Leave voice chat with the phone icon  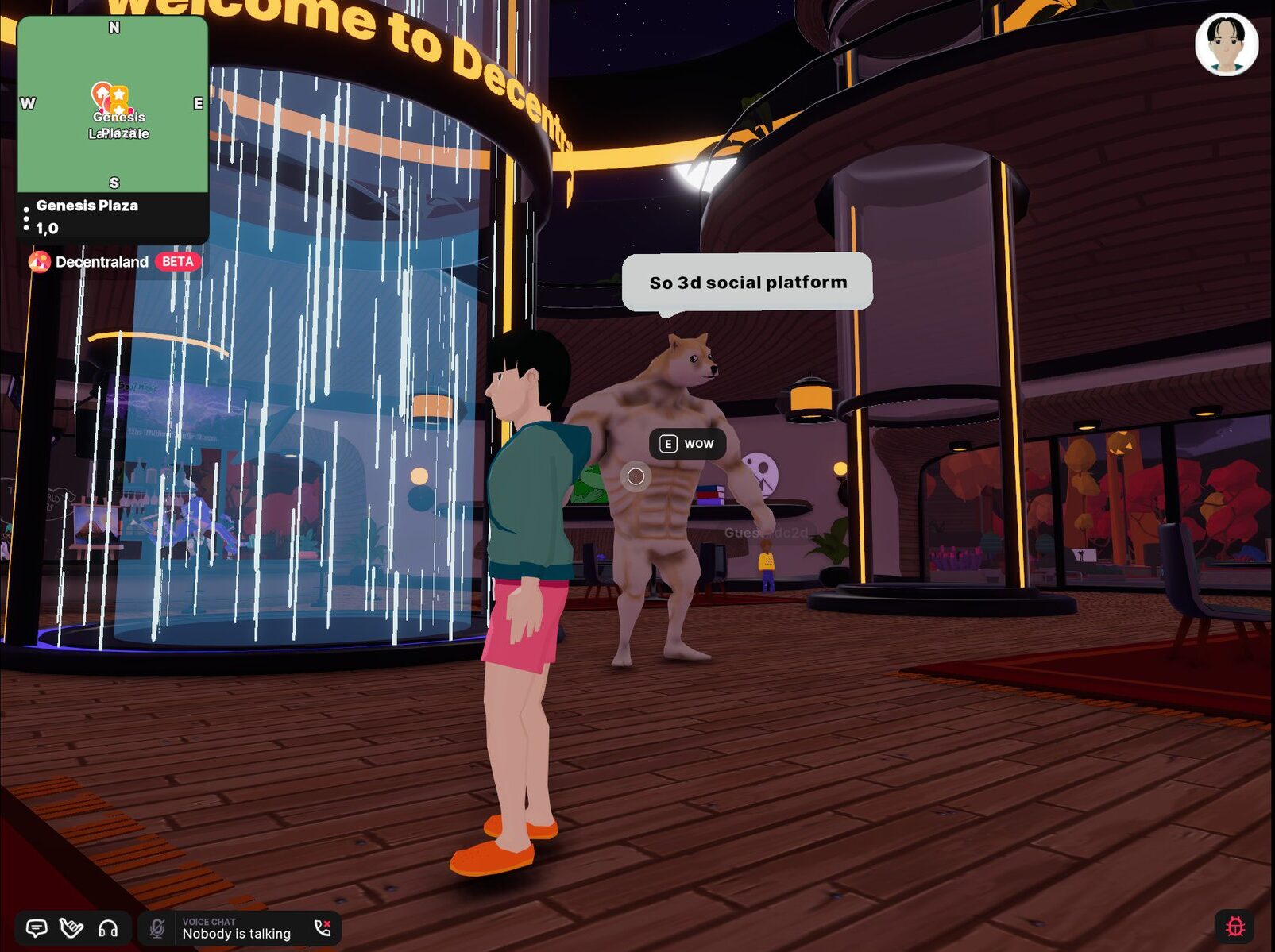pyautogui.click(x=323, y=928)
